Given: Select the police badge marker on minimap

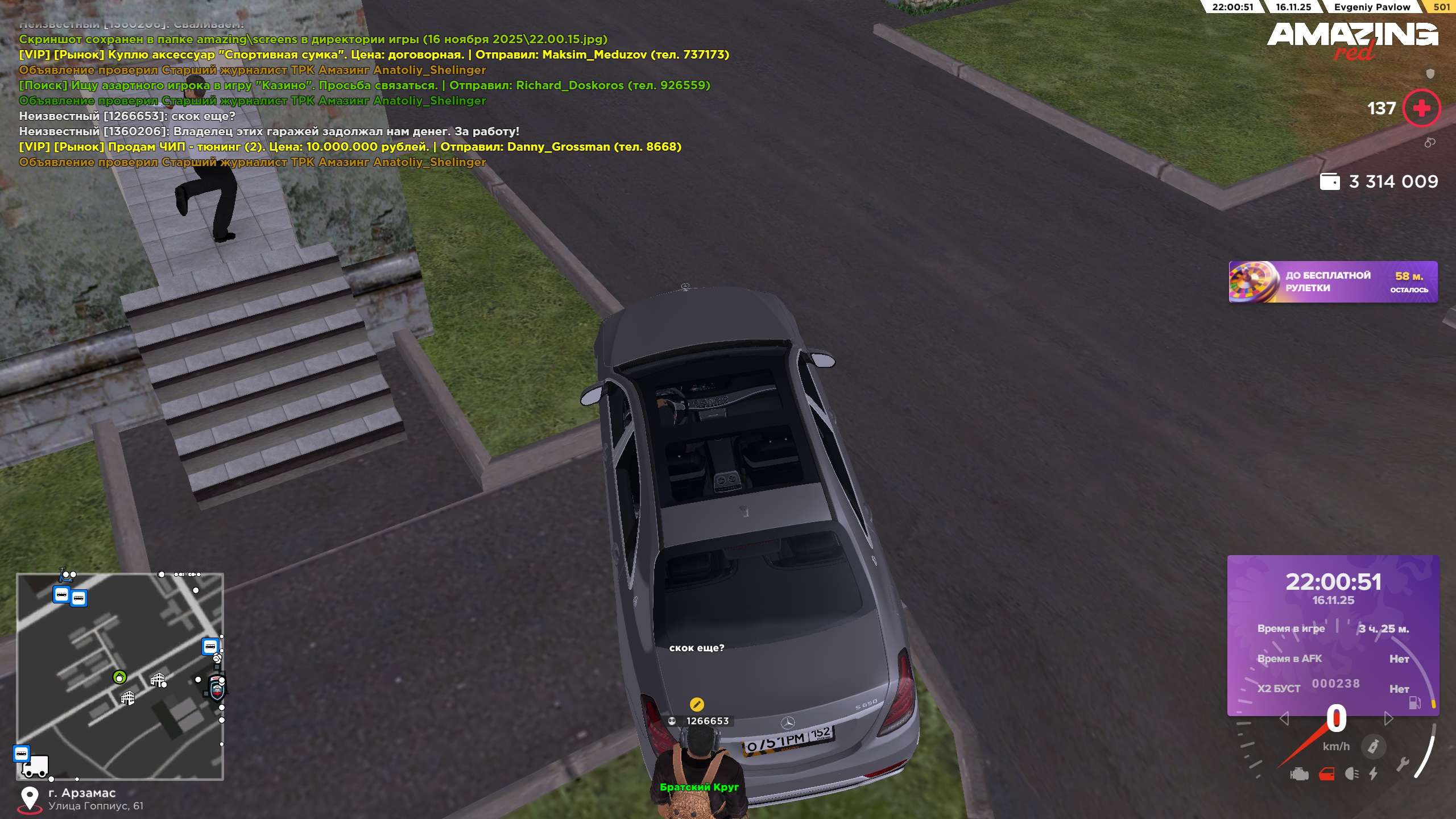Looking at the screenshot, I should coord(217,690).
